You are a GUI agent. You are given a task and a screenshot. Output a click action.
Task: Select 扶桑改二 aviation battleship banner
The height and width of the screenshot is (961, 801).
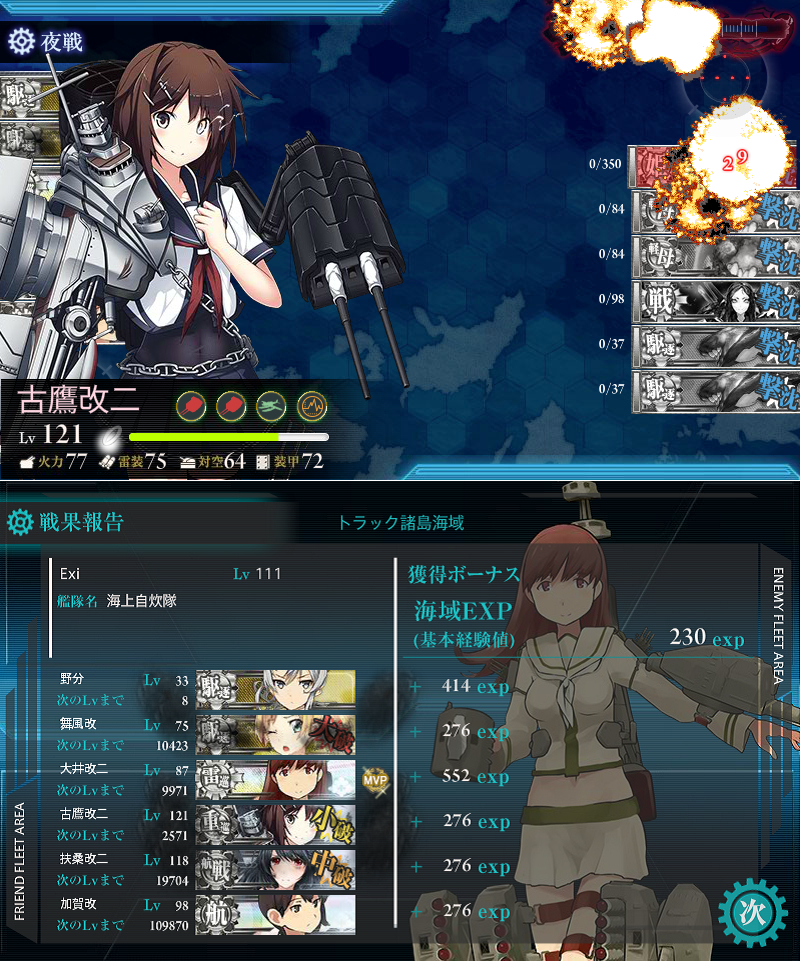pos(276,867)
